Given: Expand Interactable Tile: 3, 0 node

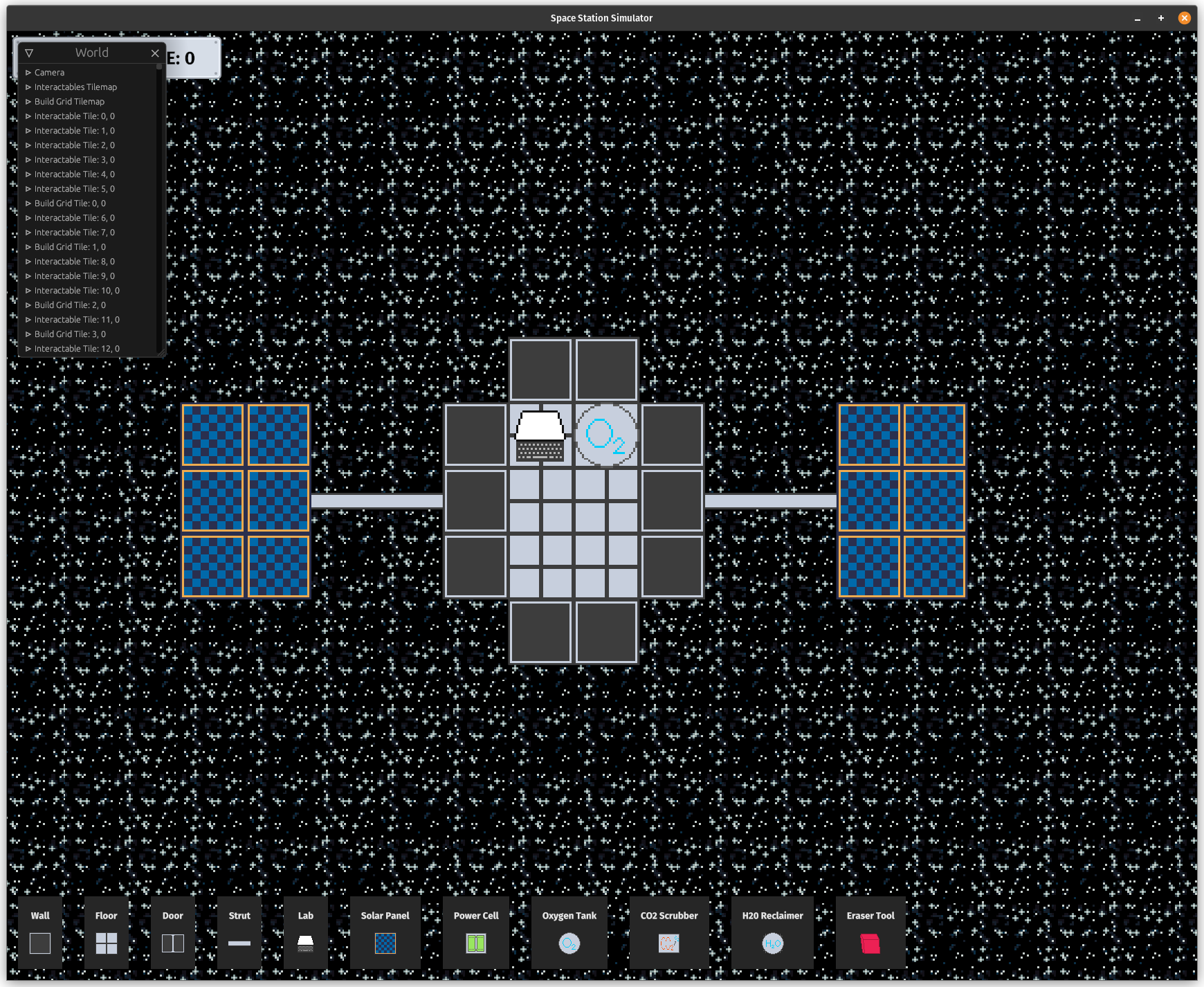Looking at the screenshot, I should coord(28,159).
